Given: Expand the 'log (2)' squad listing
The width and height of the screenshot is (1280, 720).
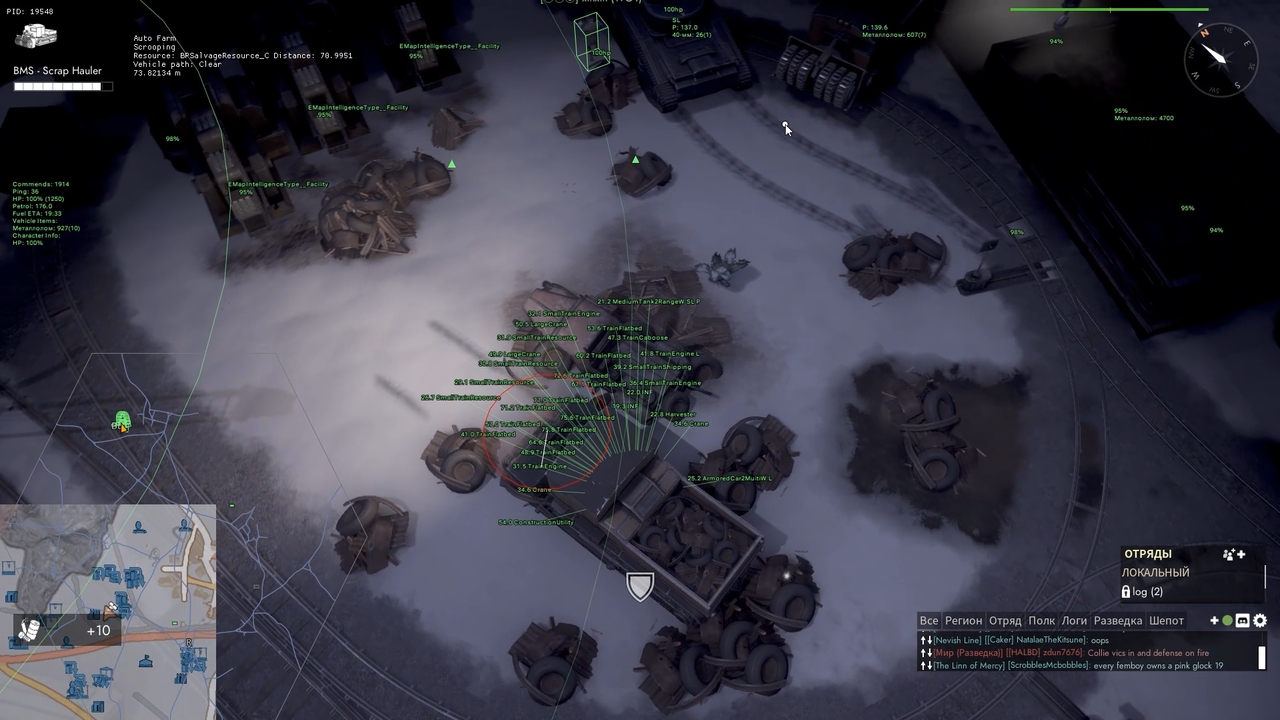Looking at the screenshot, I should 1147,592.
